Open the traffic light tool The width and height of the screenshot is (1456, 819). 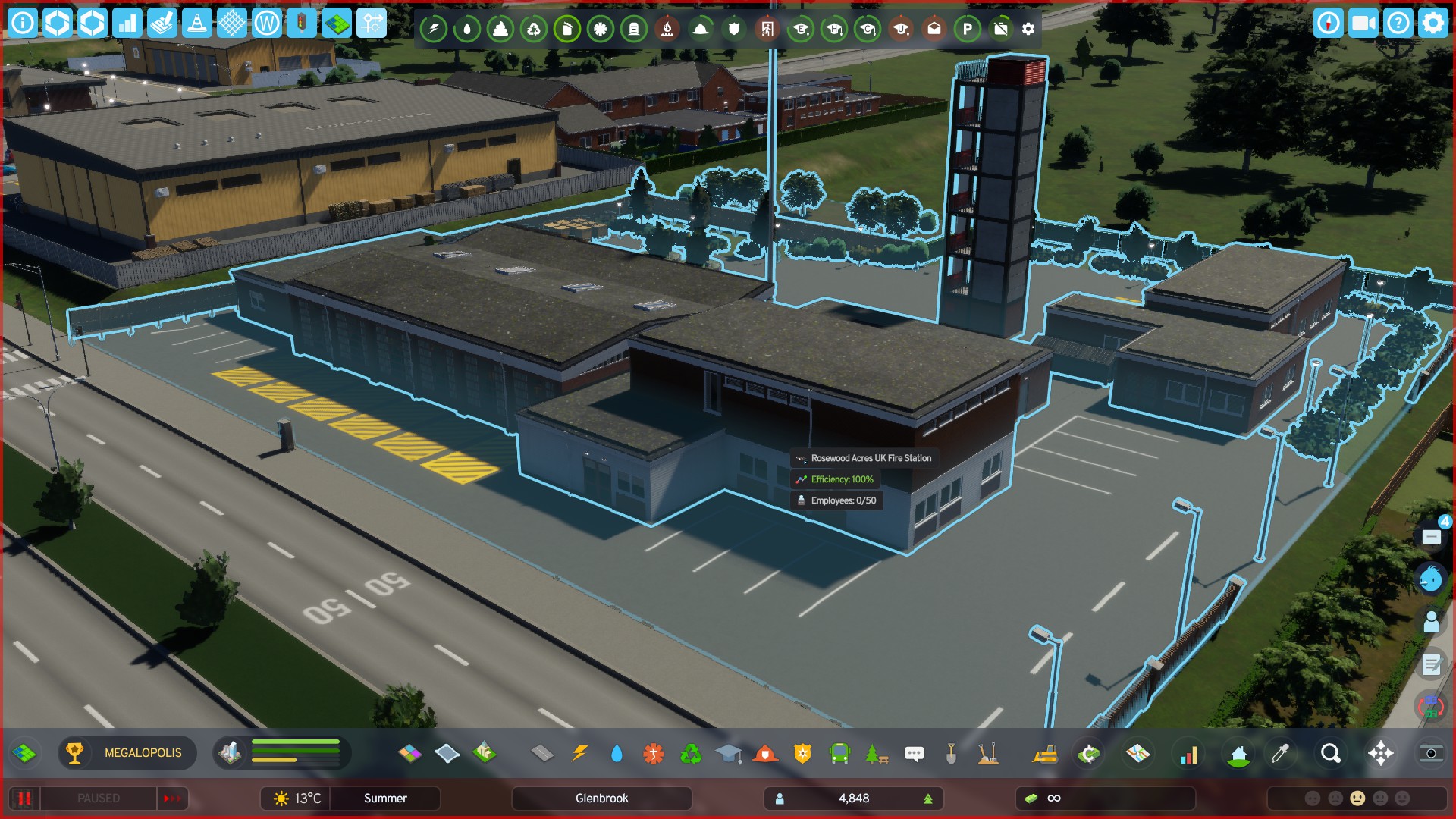tap(302, 24)
